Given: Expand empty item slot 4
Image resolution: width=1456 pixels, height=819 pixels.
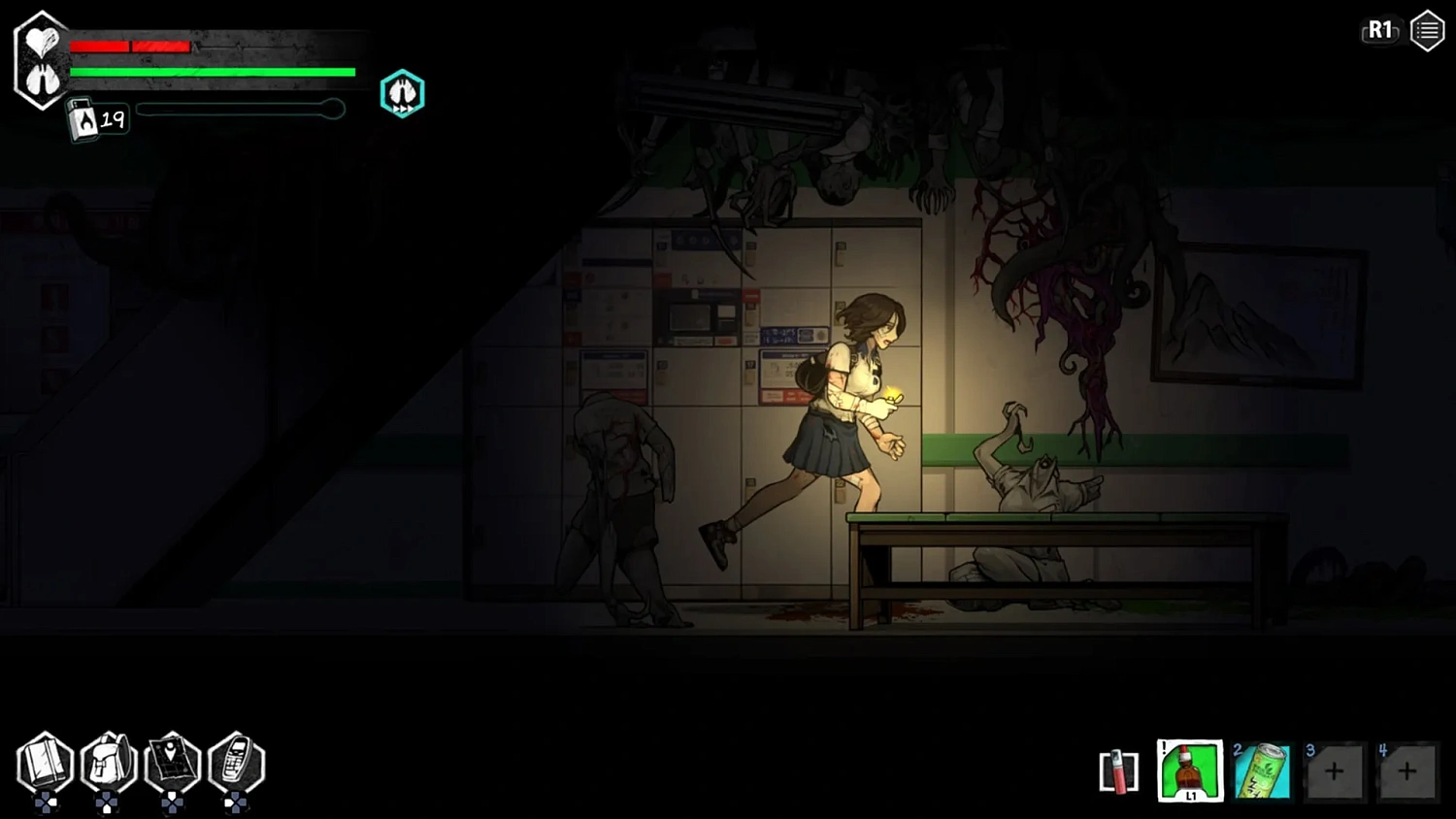Looking at the screenshot, I should click(1407, 770).
